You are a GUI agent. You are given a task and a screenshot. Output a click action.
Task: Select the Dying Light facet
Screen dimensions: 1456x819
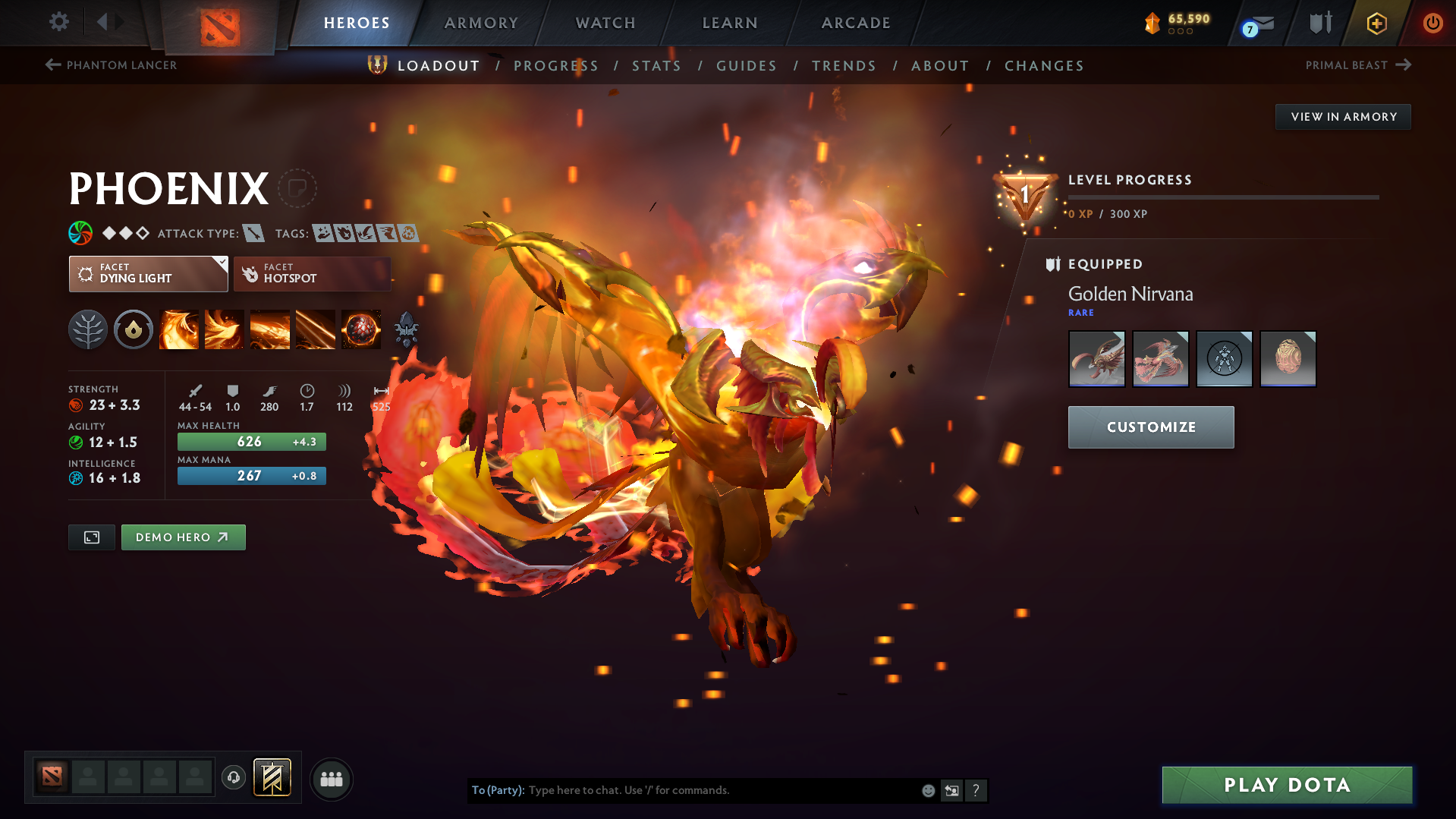(148, 274)
